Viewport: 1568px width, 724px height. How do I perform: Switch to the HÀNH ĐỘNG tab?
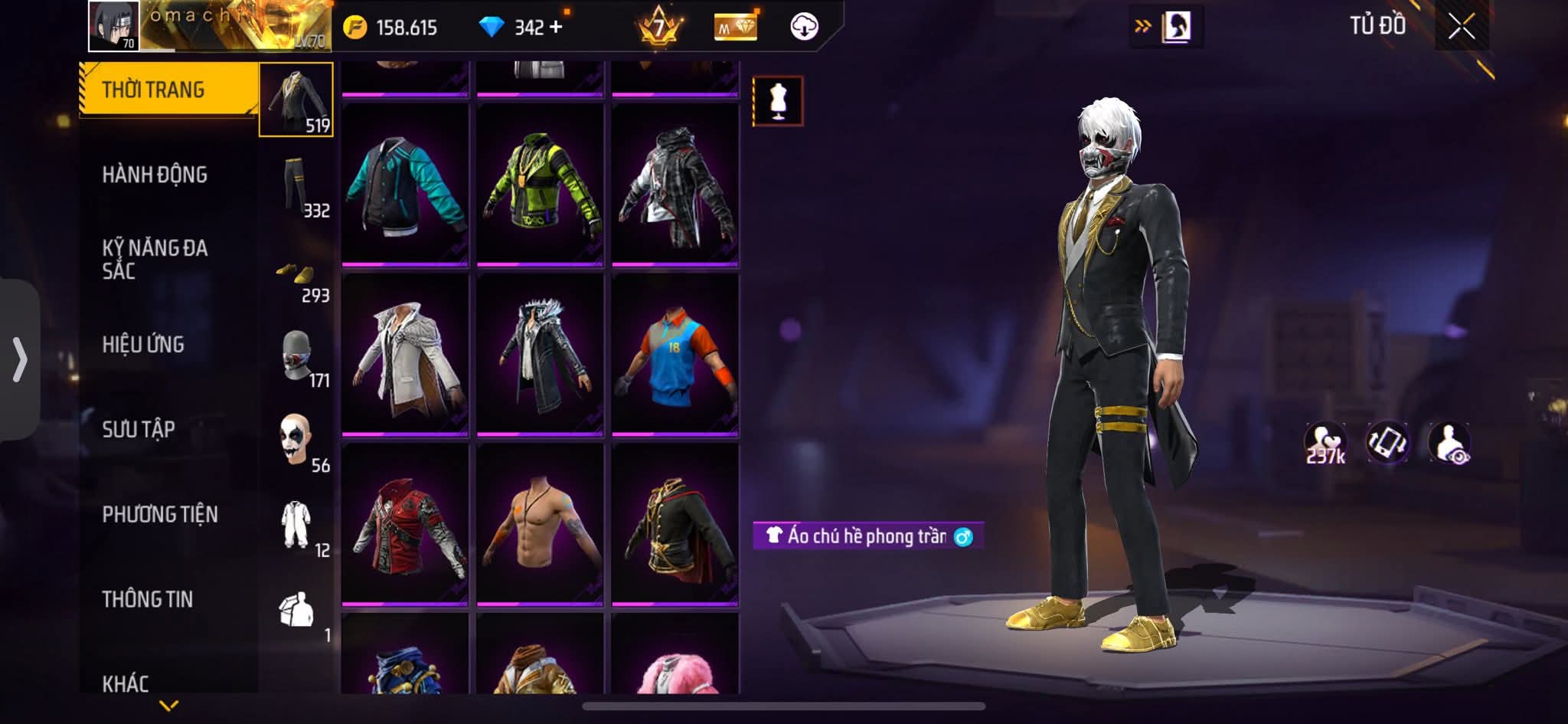pyautogui.click(x=157, y=174)
